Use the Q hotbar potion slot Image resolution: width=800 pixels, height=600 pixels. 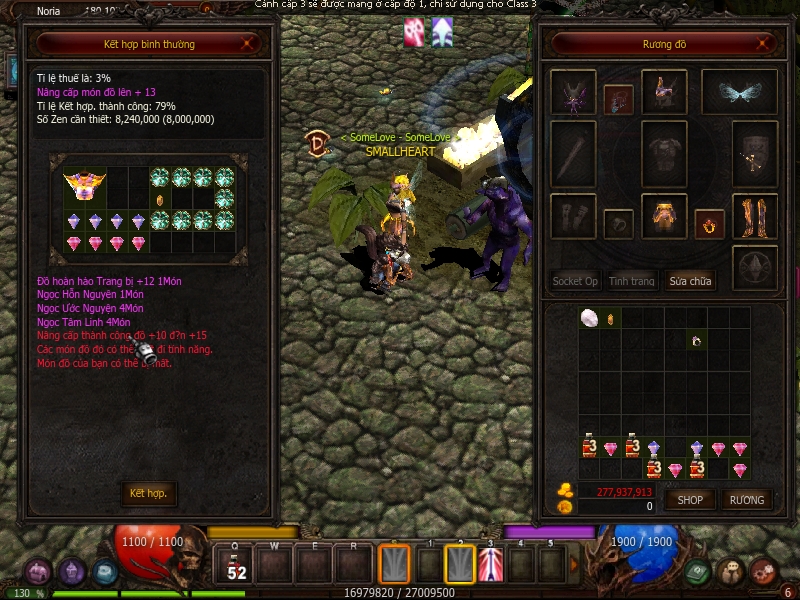coord(237,565)
